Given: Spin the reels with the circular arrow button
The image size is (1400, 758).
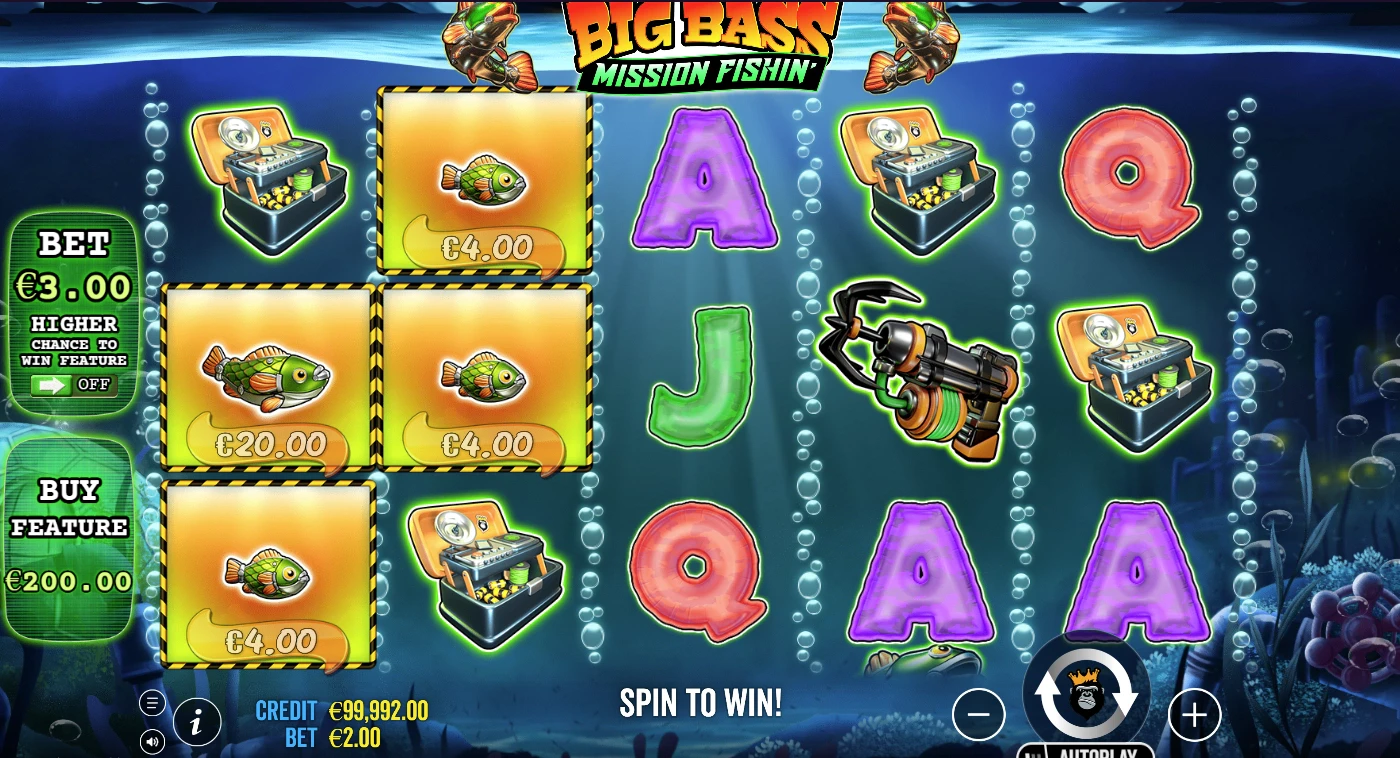Looking at the screenshot, I should [1087, 694].
